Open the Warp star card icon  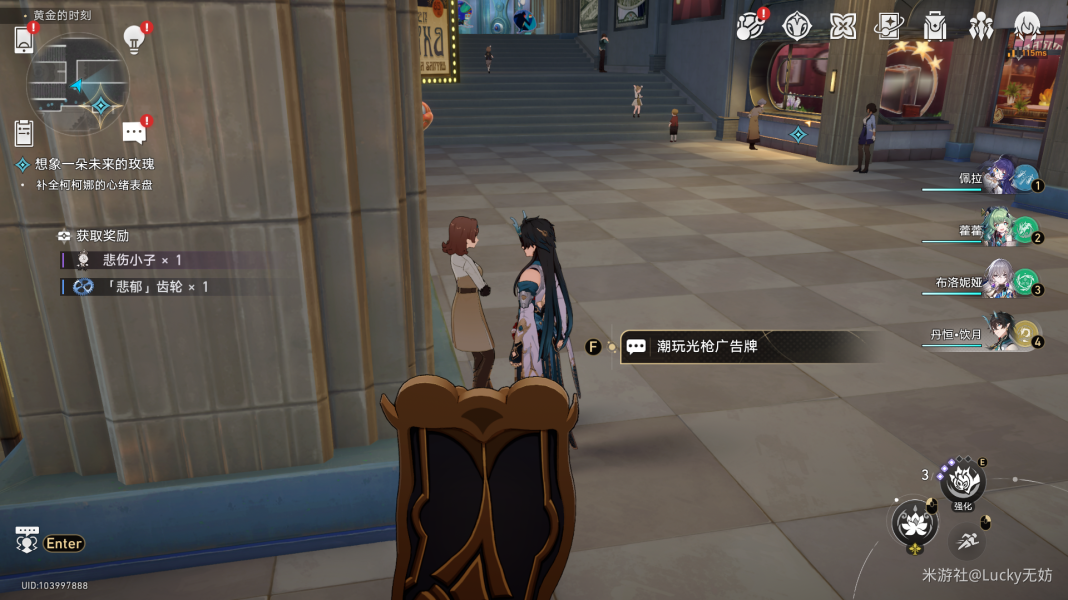click(889, 26)
